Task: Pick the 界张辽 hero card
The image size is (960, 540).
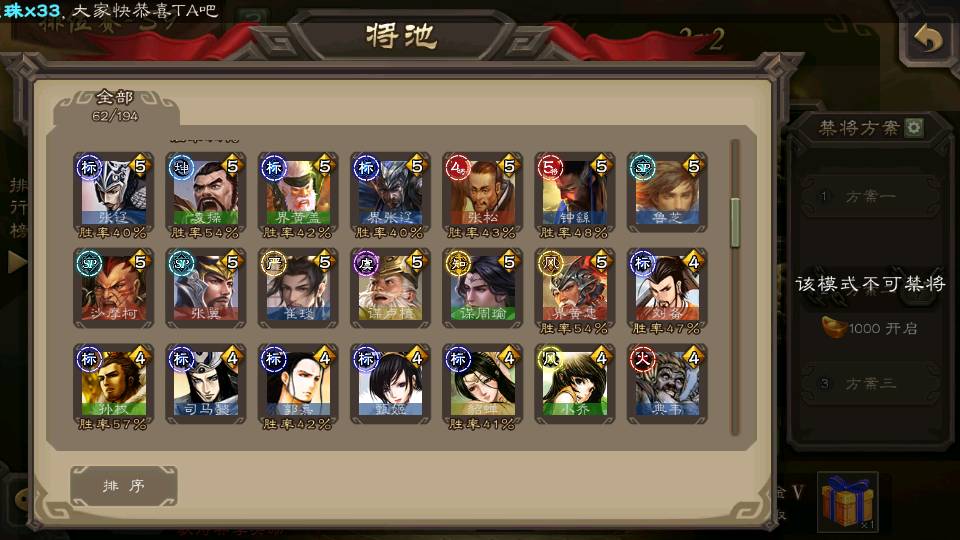Action: pos(390,191)
